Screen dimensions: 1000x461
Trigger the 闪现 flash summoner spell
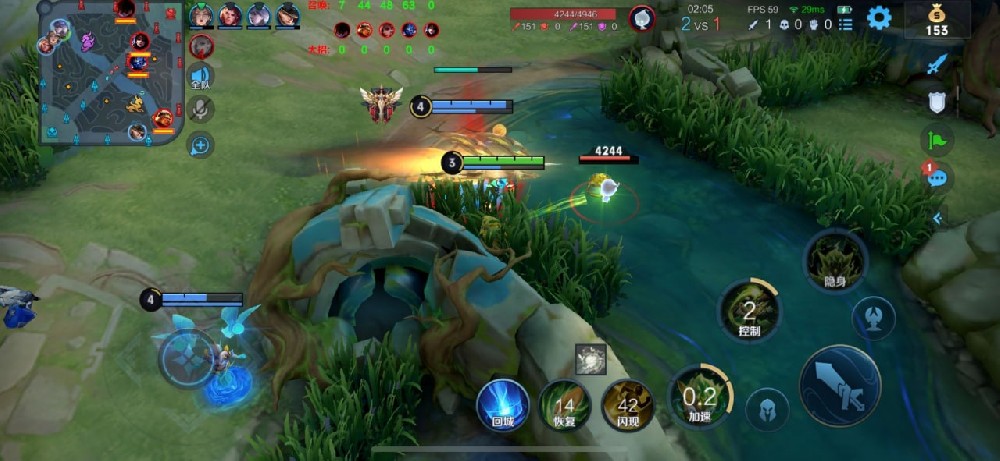628,405
